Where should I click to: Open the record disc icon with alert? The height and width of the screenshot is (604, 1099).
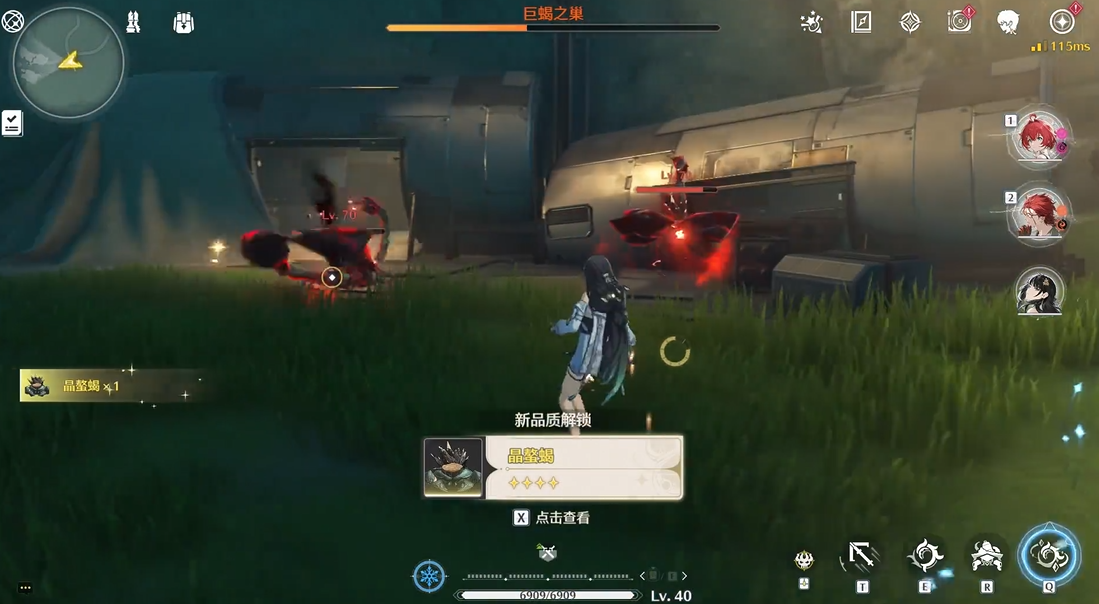click(x=960, y=22)
